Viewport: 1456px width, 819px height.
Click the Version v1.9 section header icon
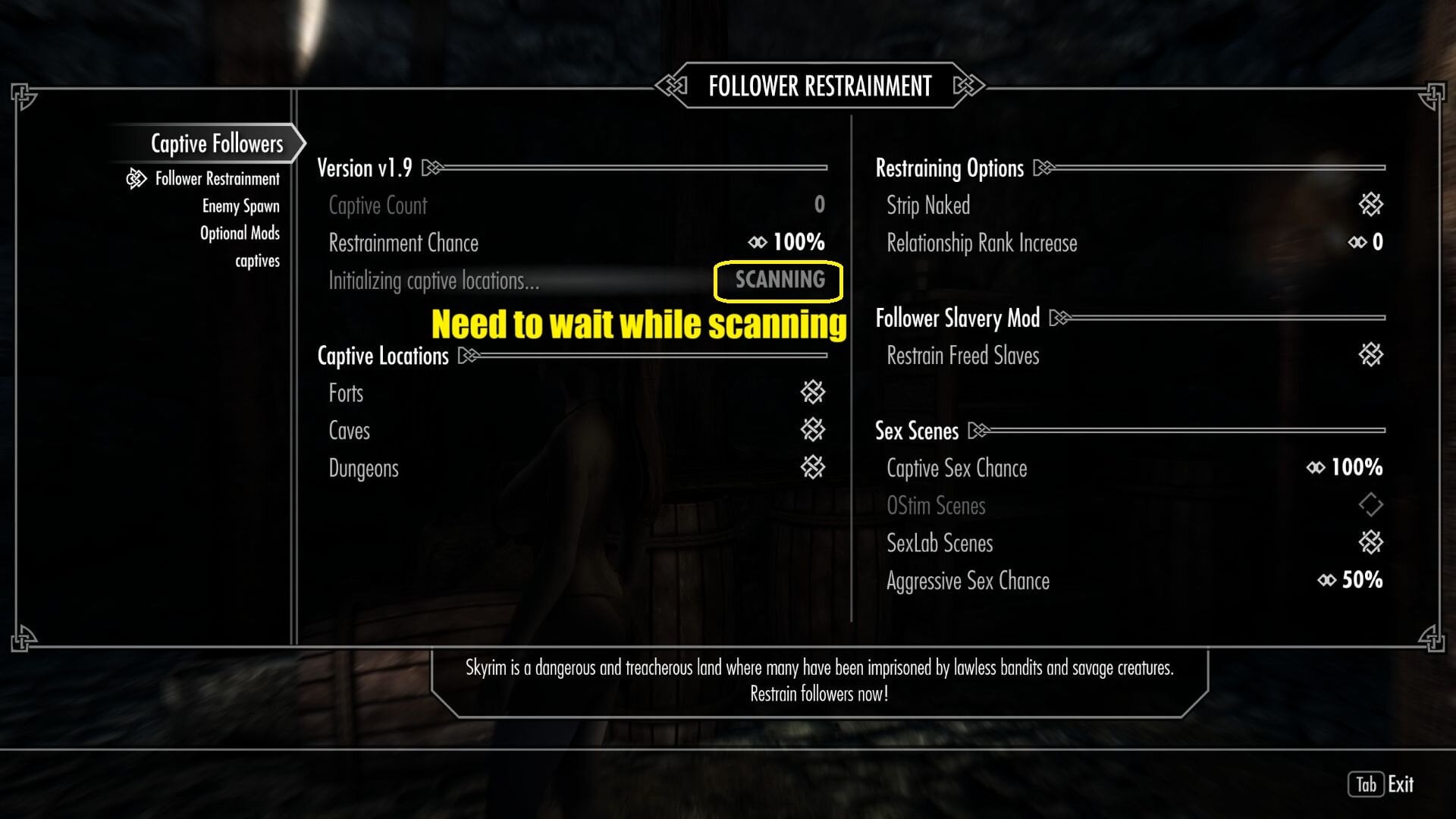click(x=432, y=168)
